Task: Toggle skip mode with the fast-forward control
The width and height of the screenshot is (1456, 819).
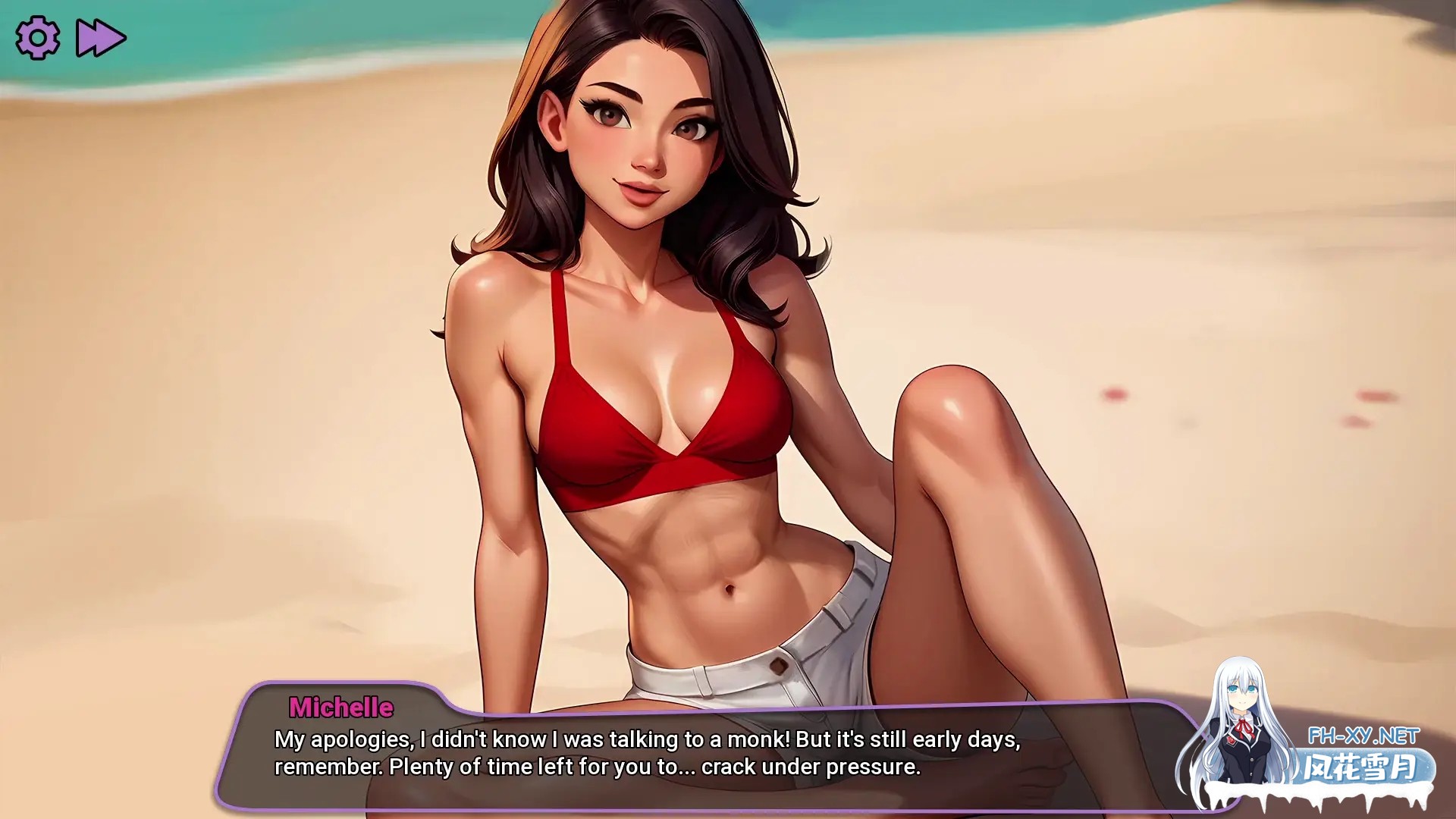Action: pos(102,37)
